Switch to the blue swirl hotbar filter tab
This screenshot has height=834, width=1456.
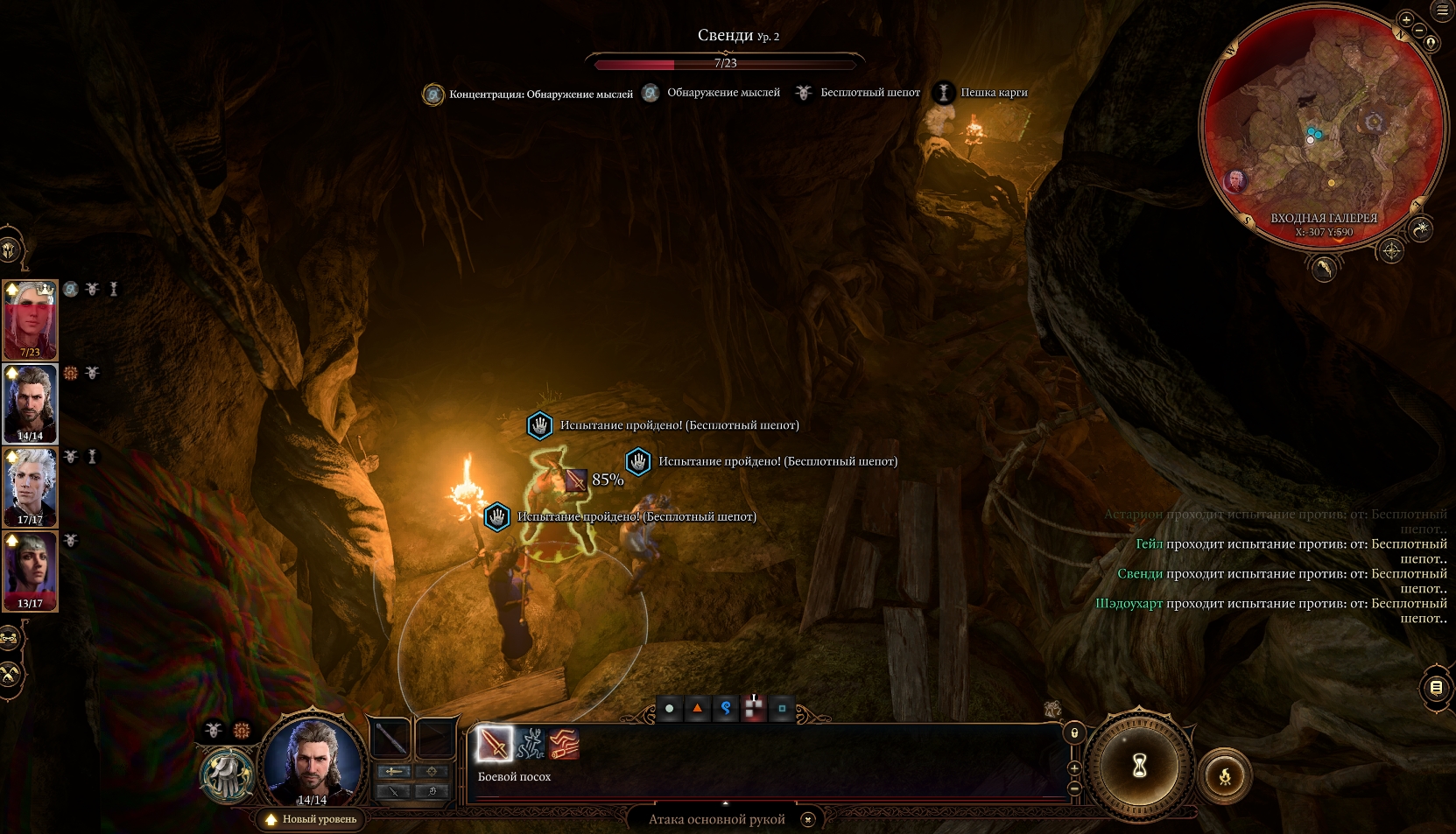coord(726,708)
